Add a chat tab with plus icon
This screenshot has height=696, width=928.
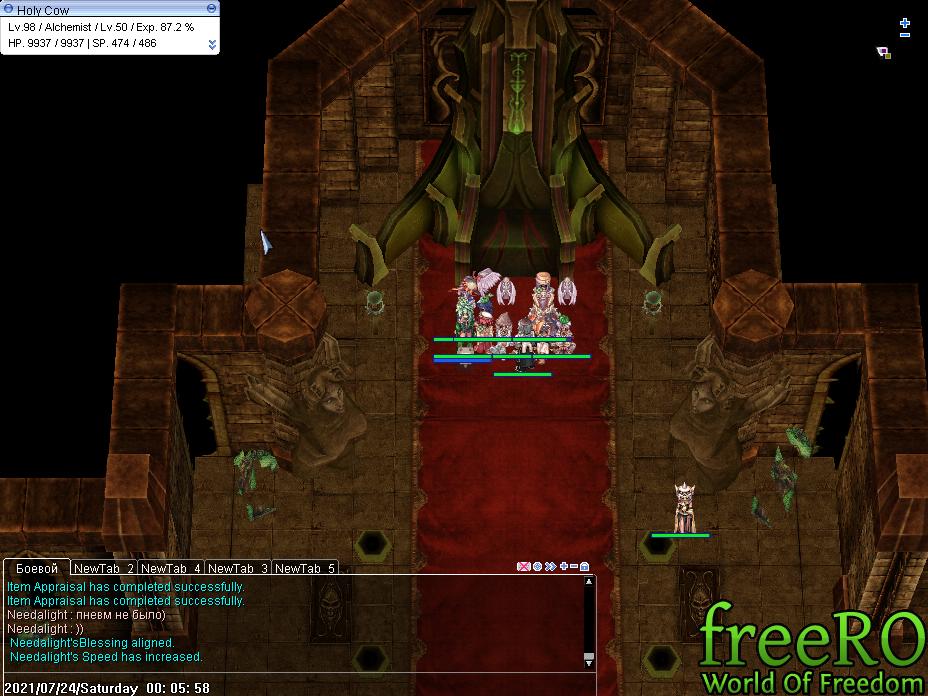563,567
